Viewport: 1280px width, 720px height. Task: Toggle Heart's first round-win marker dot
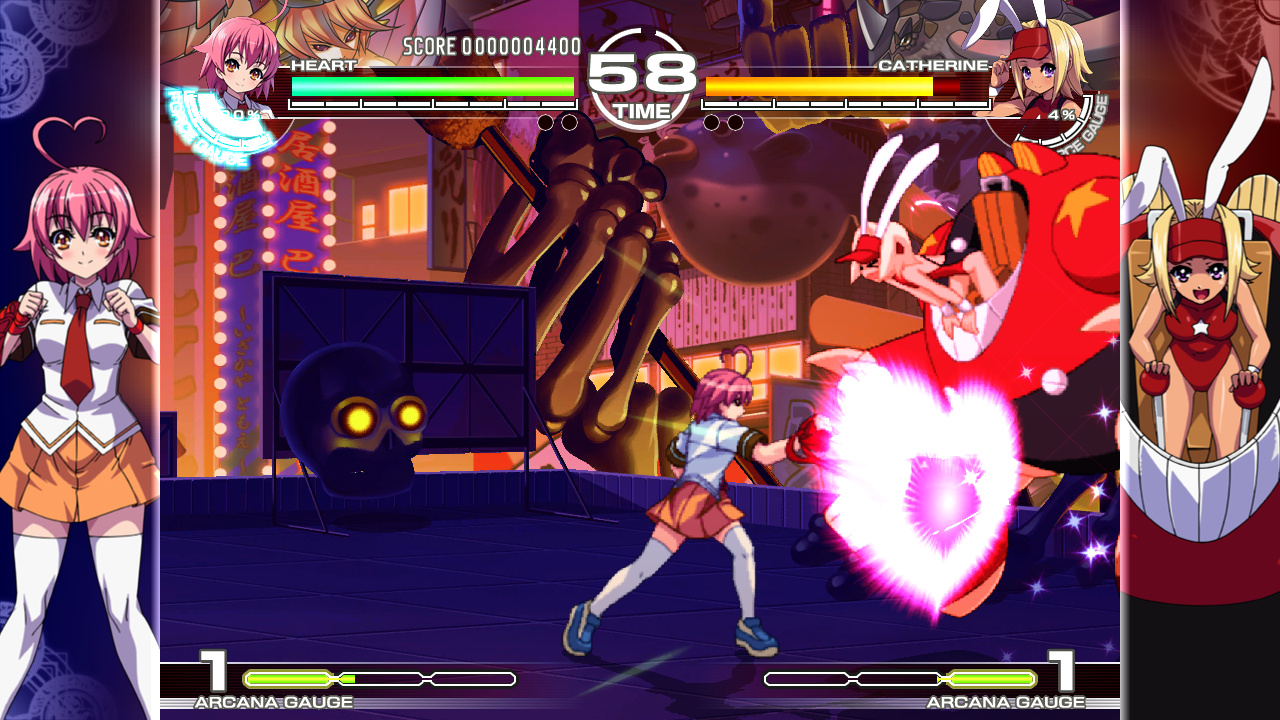click(x=546, y=120)
